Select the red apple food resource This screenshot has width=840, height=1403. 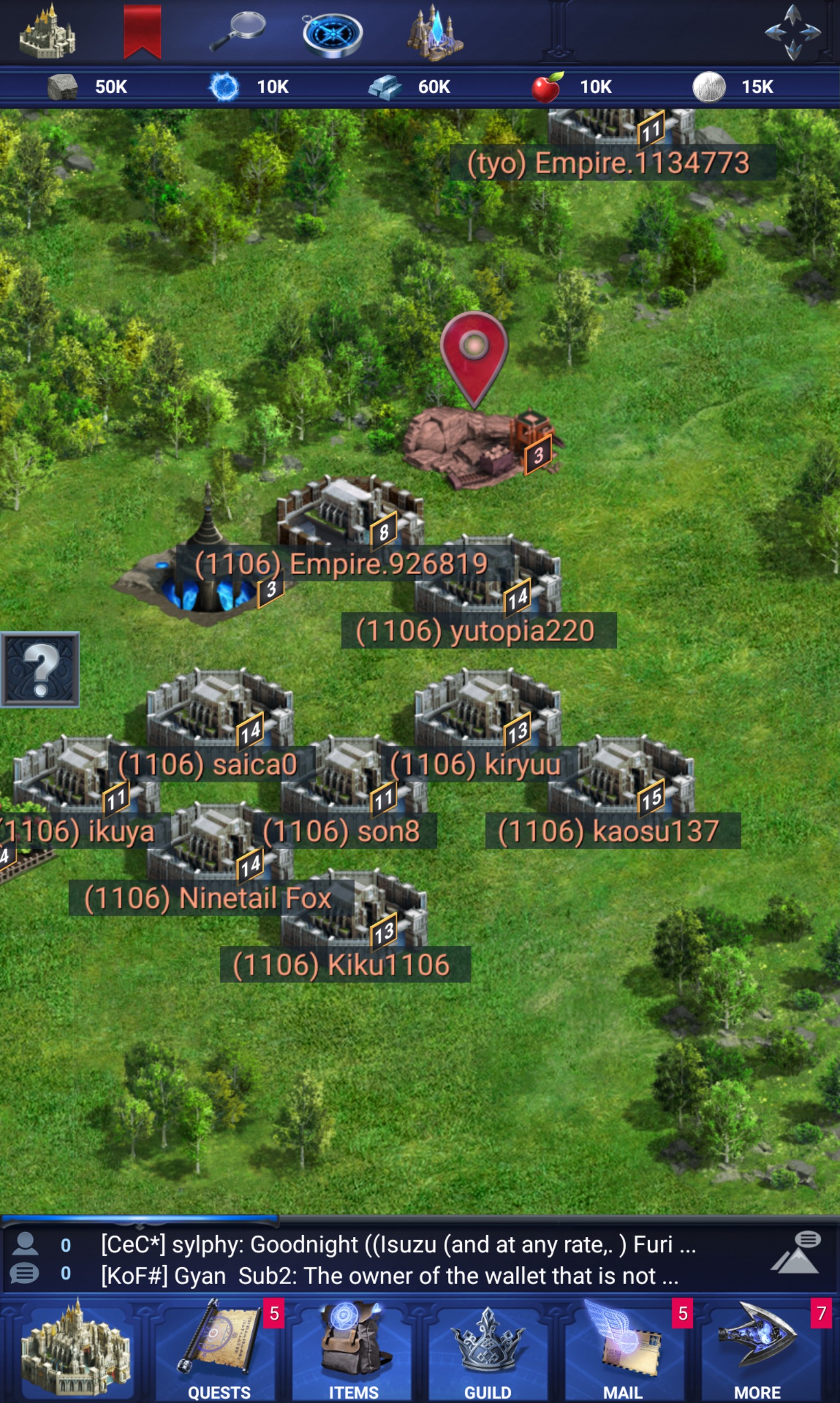(x=572, y=87)
